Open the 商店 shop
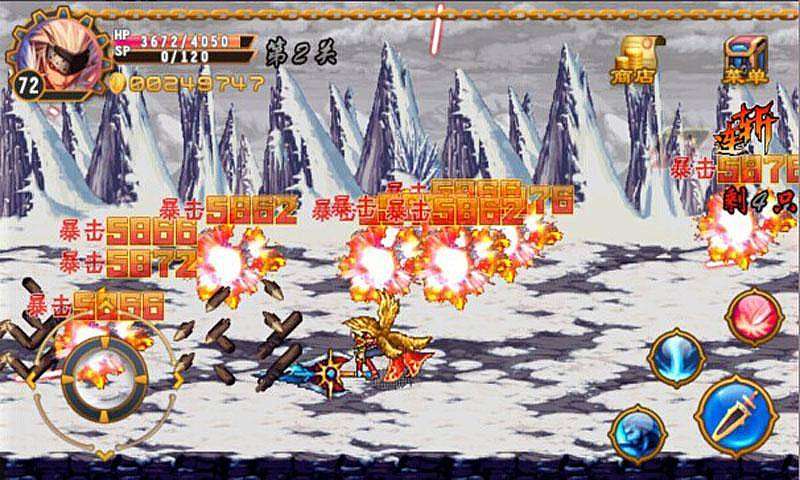The width and height of the screenshot is (800, 480). point(633,60)
